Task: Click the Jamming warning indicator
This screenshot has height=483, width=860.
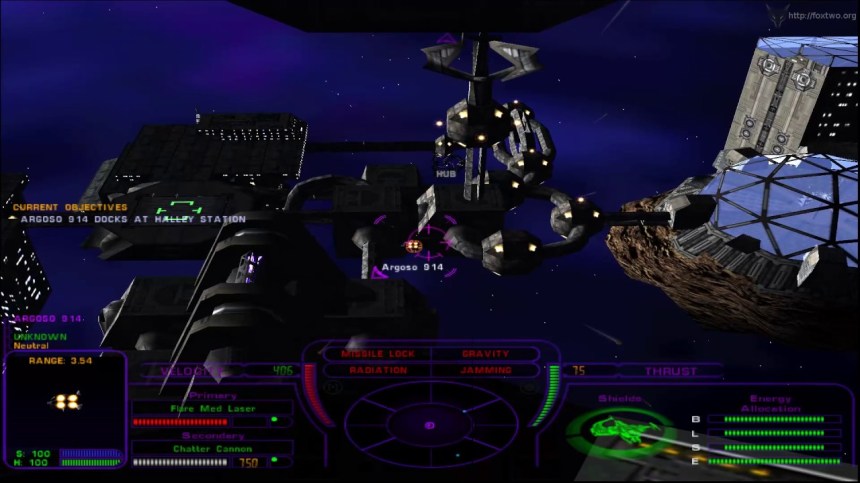Action: point(486,371)
